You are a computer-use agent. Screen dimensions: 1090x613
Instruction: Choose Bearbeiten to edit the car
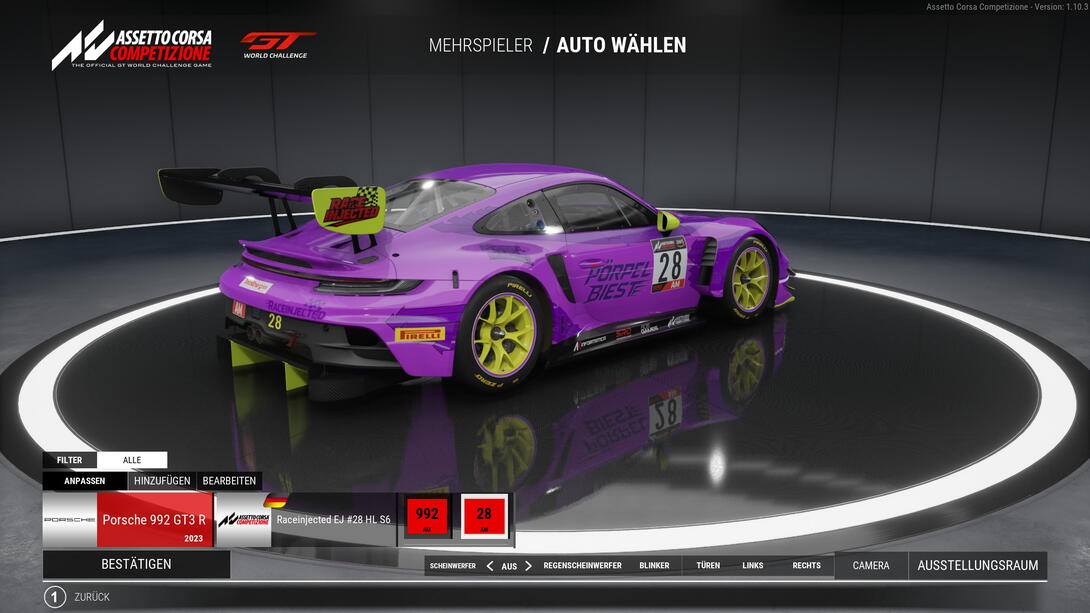230,481
